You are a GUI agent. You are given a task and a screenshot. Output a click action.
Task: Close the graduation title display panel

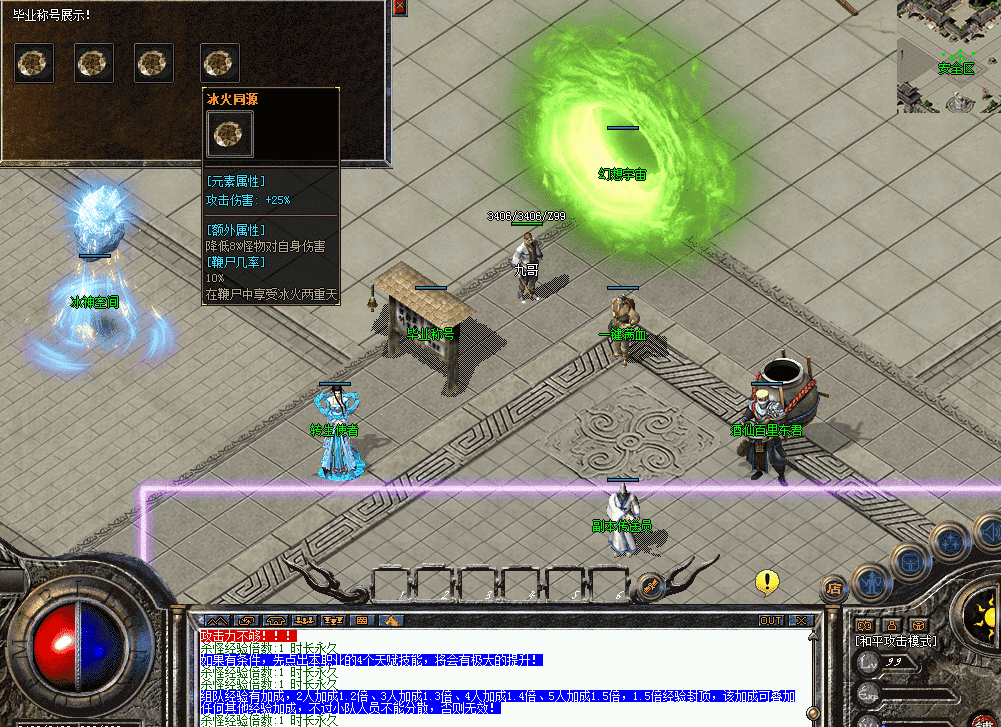click(399, 6)
